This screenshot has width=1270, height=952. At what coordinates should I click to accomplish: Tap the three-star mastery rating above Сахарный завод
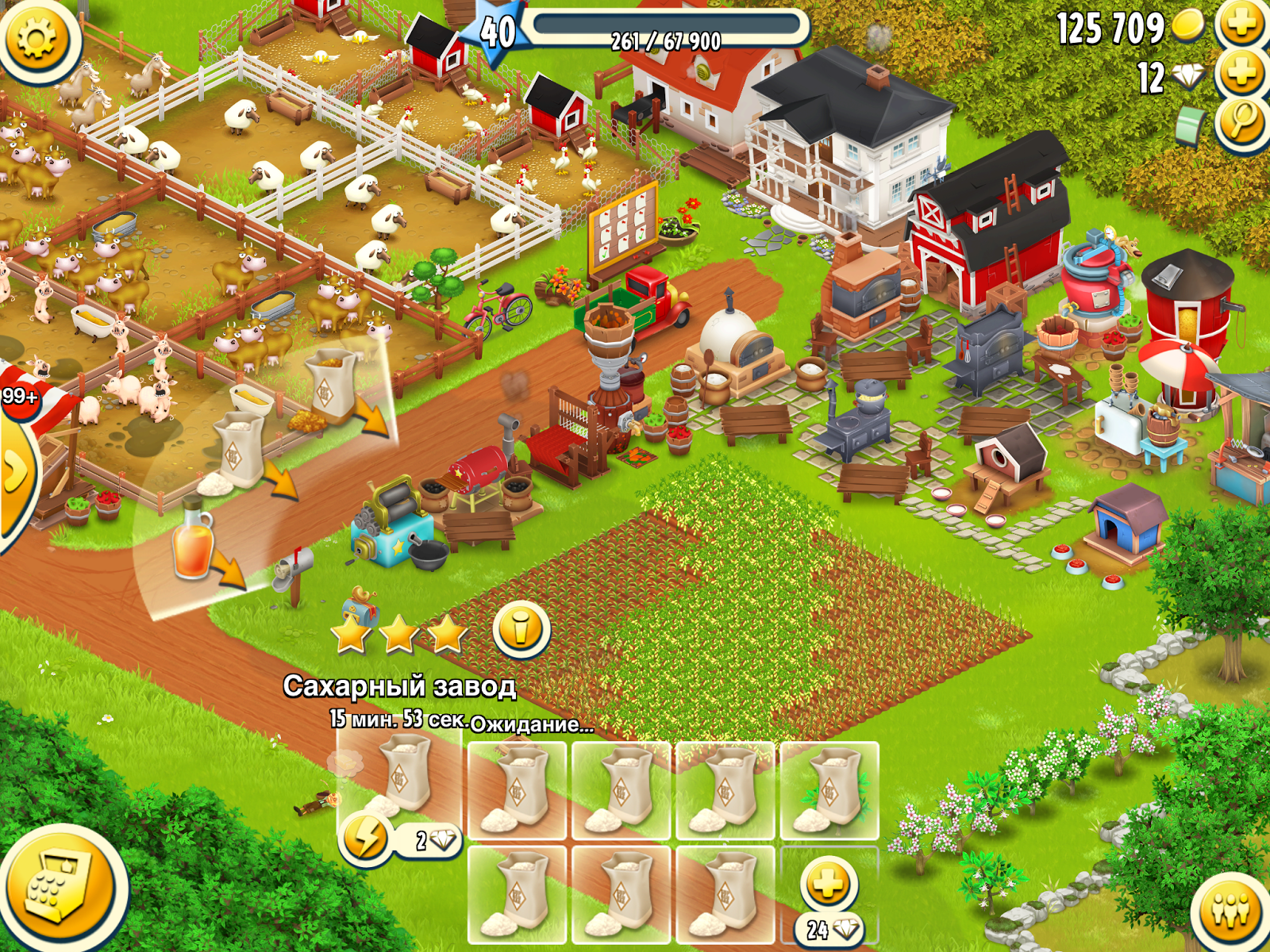pyautogui.click(x=398, y=631)
